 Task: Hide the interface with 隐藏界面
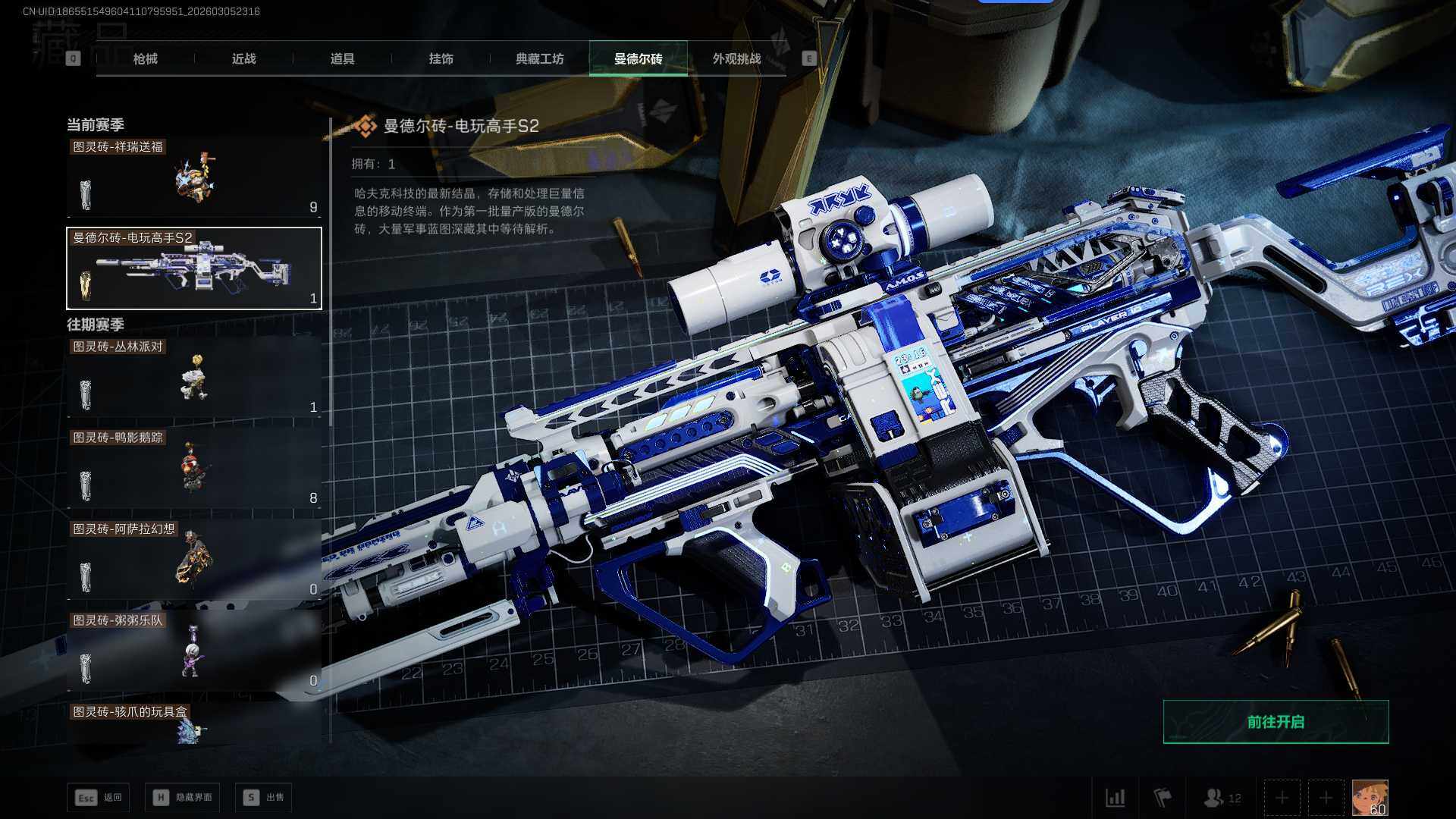182,798
